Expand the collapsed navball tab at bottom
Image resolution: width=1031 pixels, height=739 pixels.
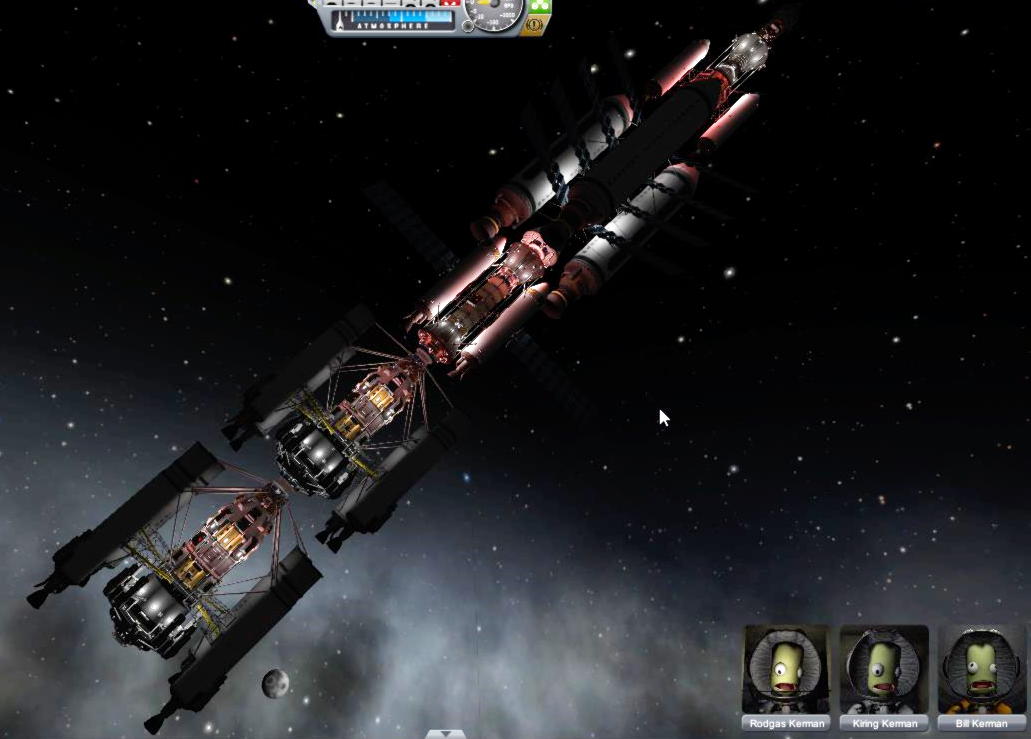pos(445,734)
